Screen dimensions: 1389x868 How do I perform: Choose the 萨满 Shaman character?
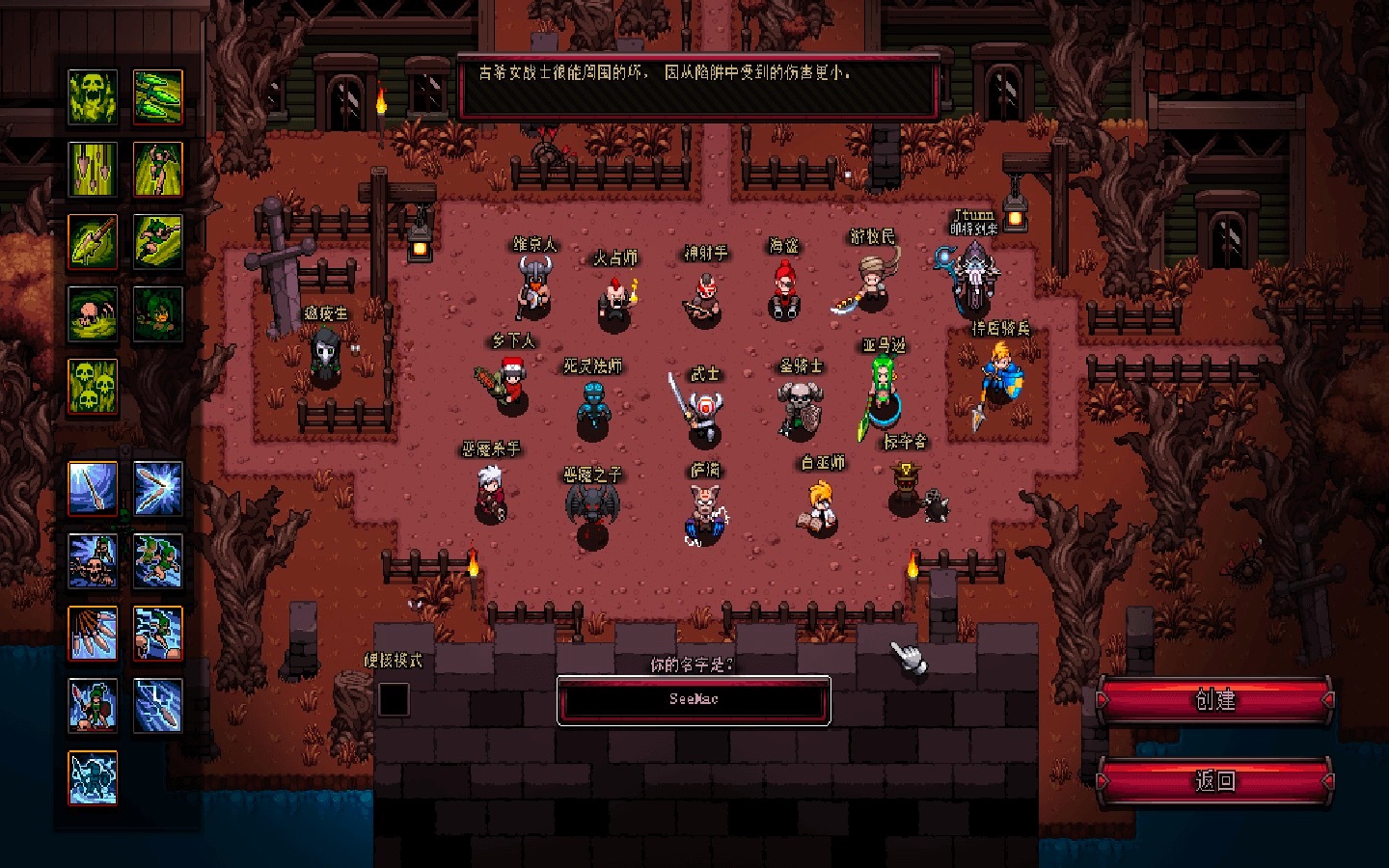pos(705,513)
